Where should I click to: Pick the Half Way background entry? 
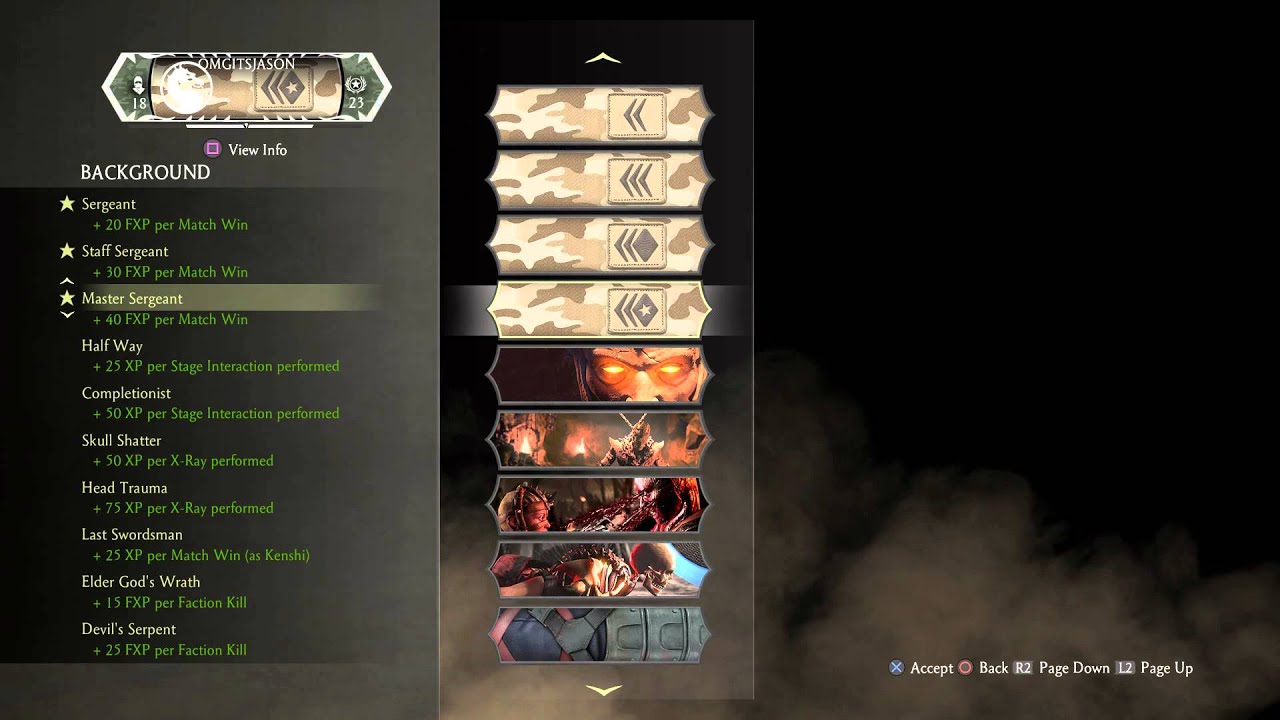[112, 346]
